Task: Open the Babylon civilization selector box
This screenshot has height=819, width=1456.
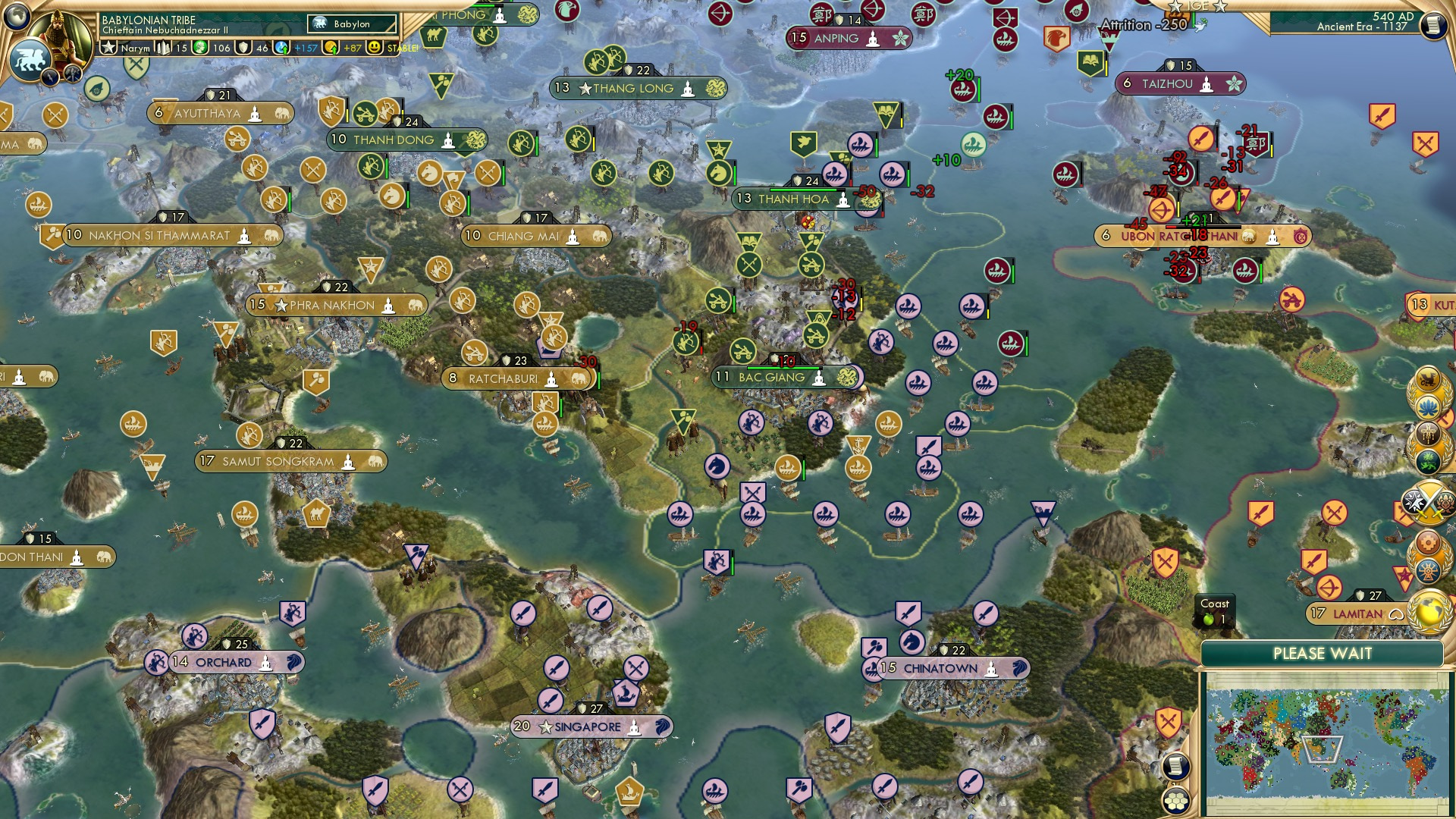Action: 350,24
